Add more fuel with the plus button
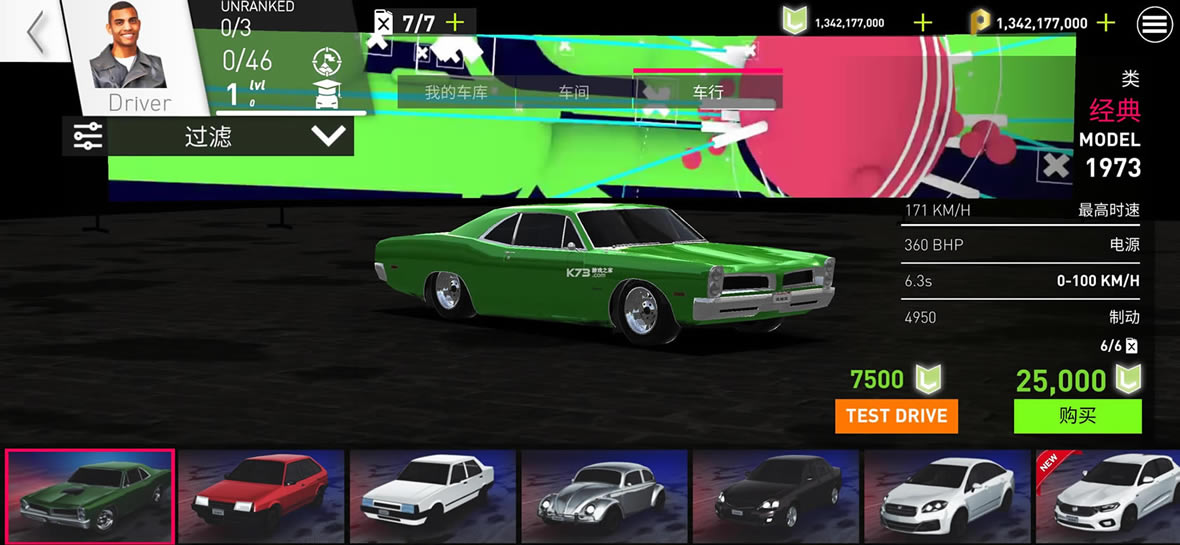 click(x=455, y=22)
